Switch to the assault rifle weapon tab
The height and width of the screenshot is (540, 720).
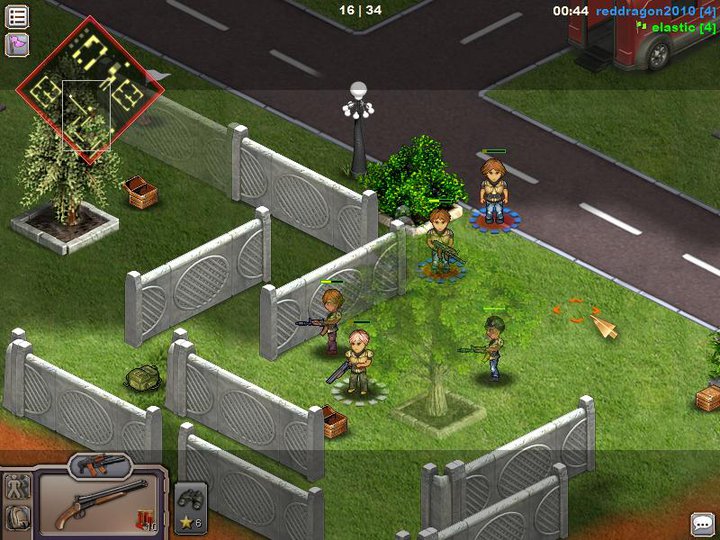(100, 464)
